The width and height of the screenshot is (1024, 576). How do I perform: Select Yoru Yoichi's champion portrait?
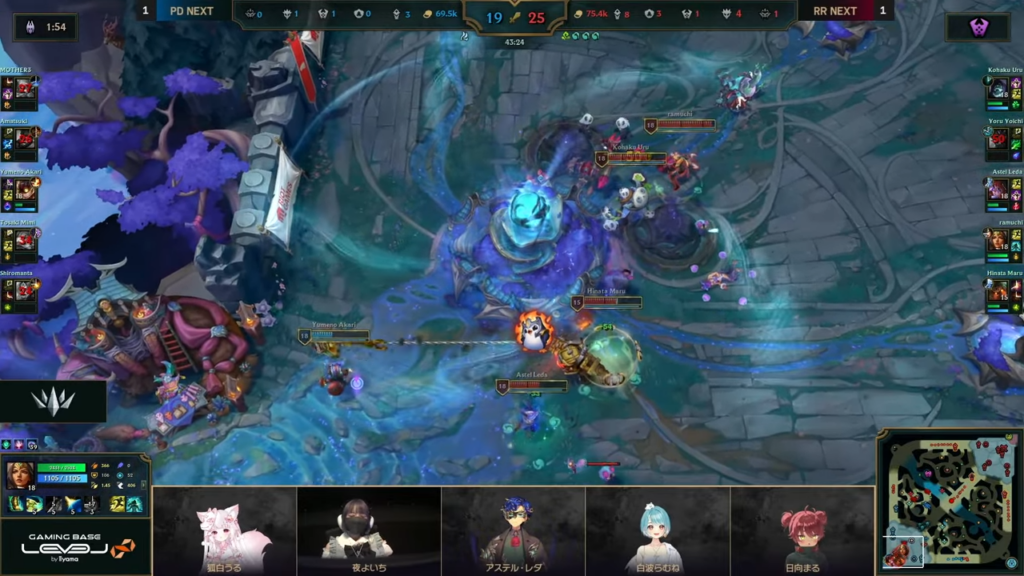coord(997,139)
